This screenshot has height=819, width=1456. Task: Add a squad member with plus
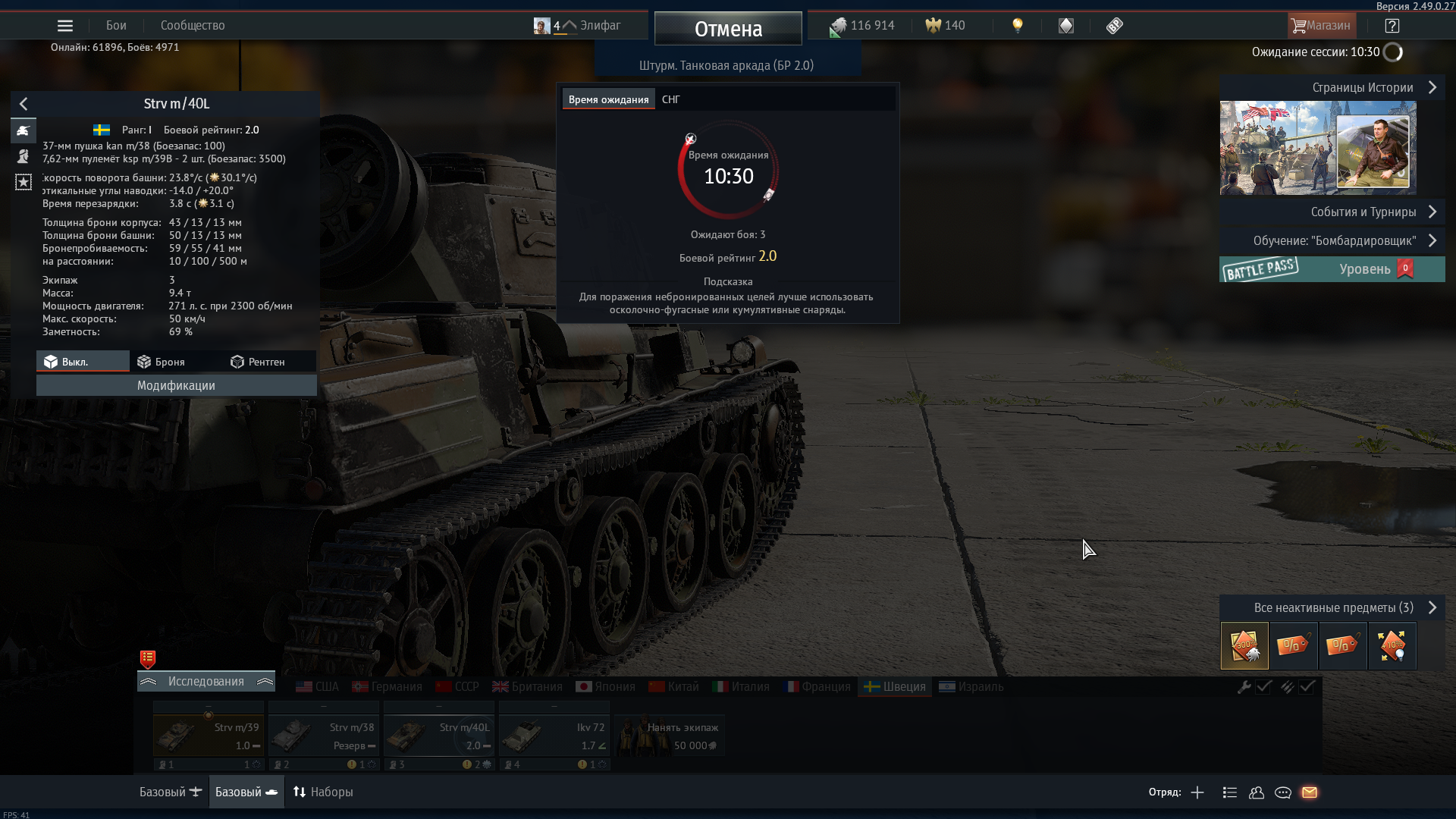[1197, 792]
